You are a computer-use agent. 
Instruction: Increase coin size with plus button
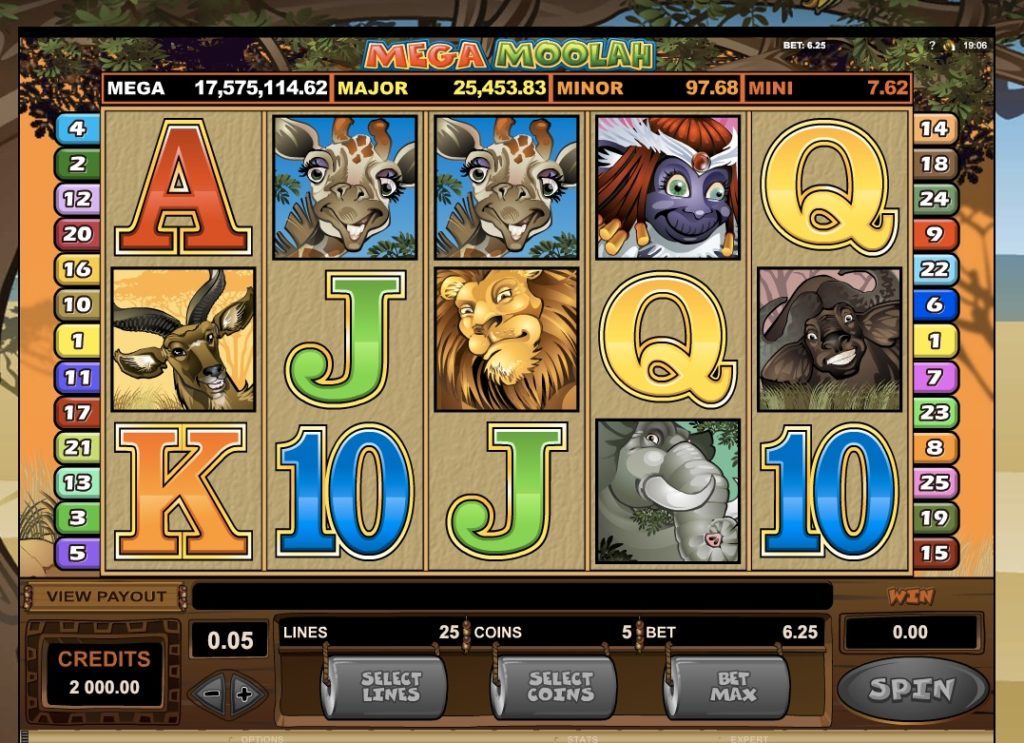246,693
